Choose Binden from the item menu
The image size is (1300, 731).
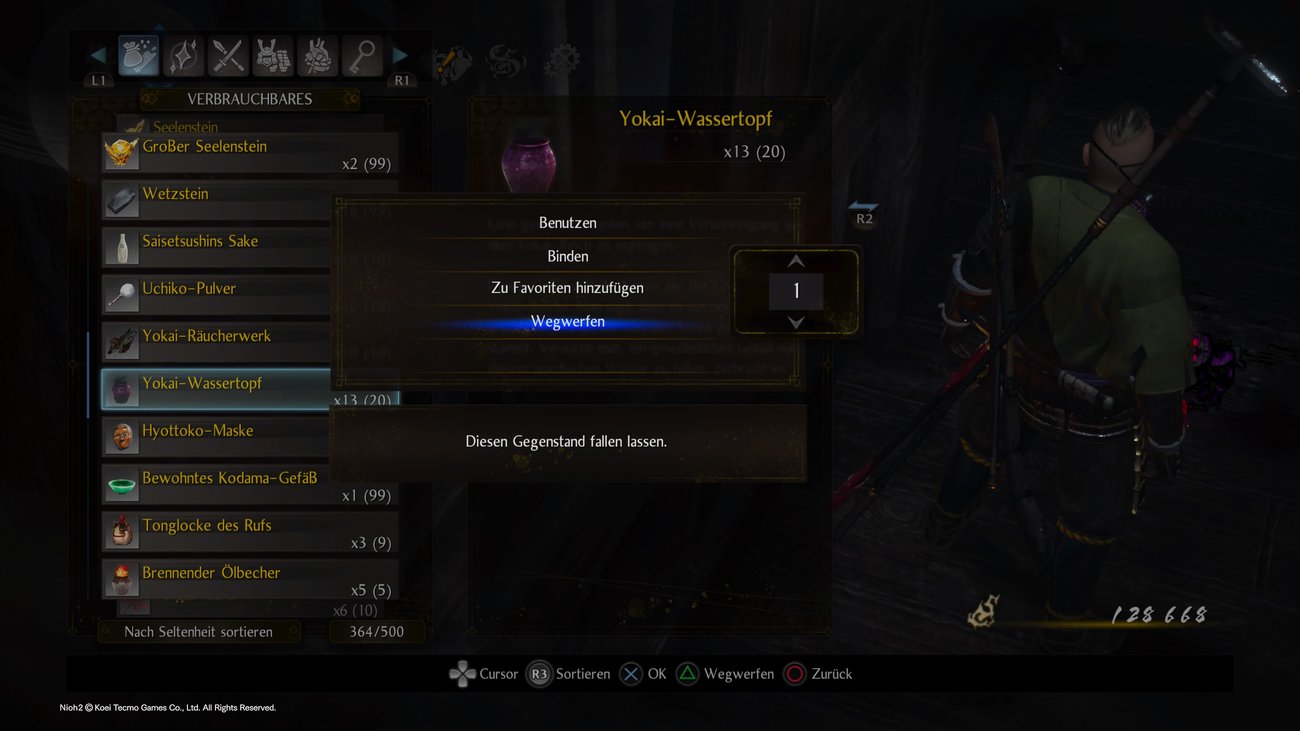click(x=567, y=255)
